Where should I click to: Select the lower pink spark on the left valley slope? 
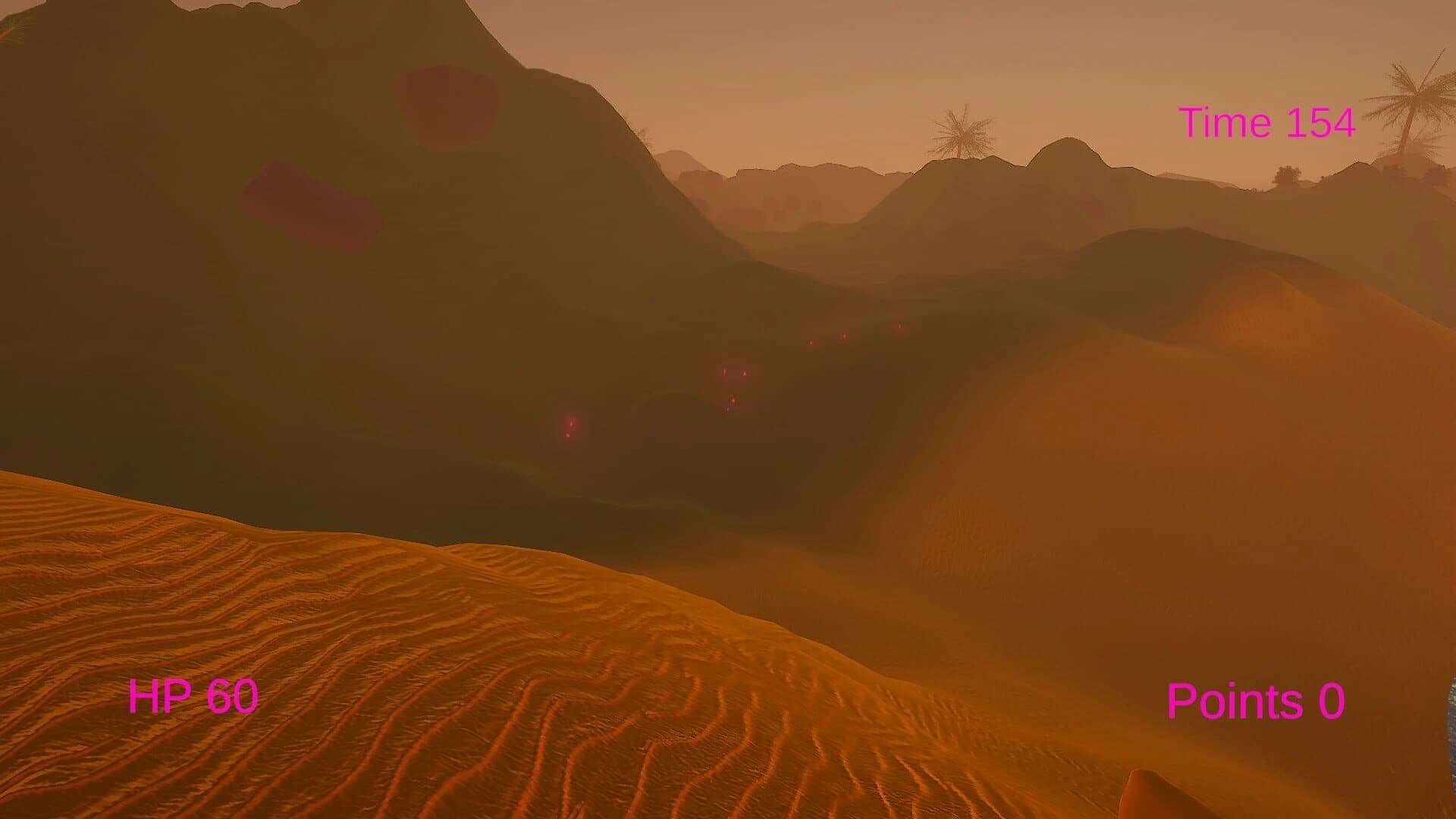click(x=568, y=436)
